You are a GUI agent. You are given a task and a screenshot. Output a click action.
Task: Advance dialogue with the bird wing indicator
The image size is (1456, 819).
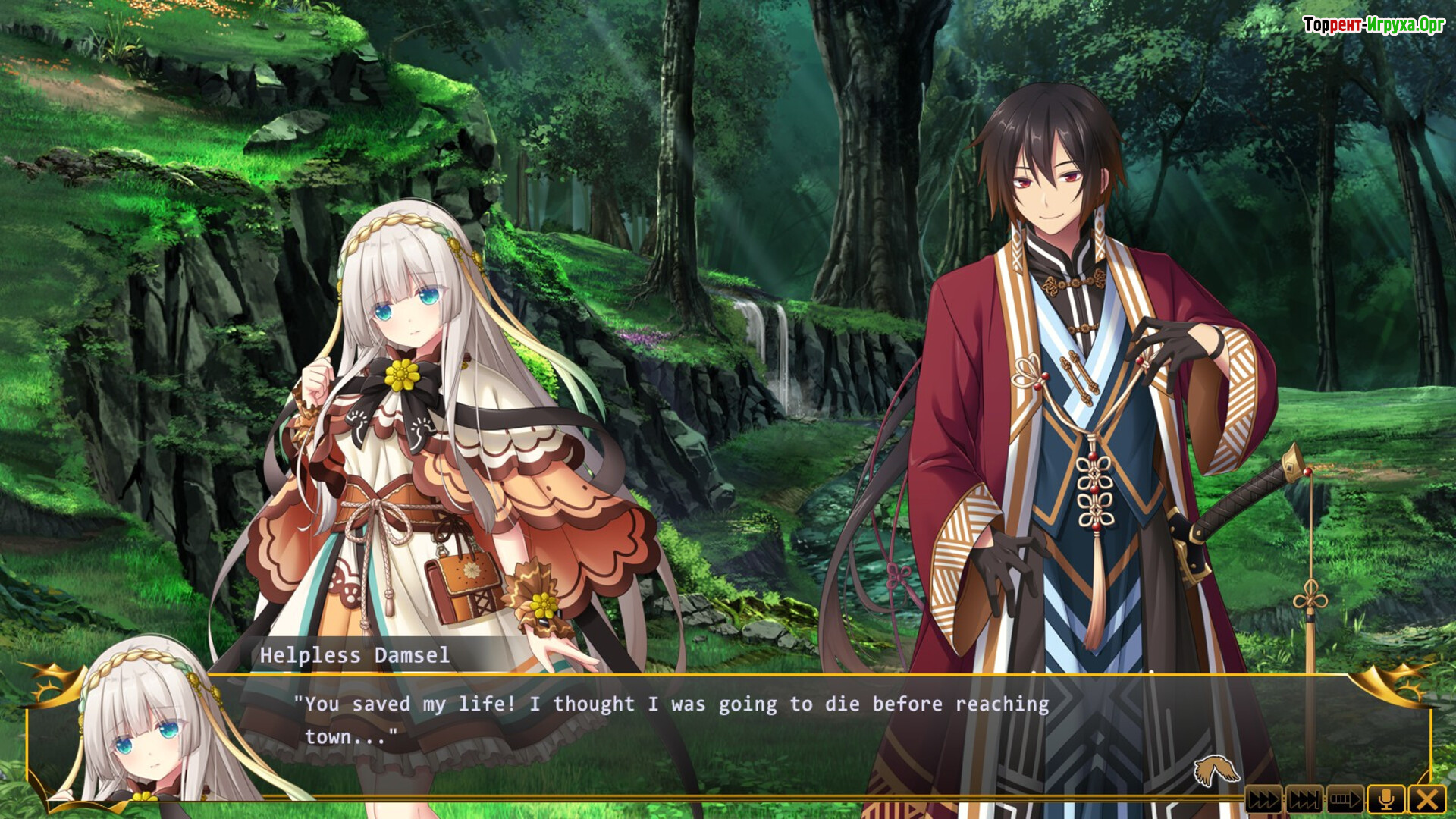coord(1216,771)
